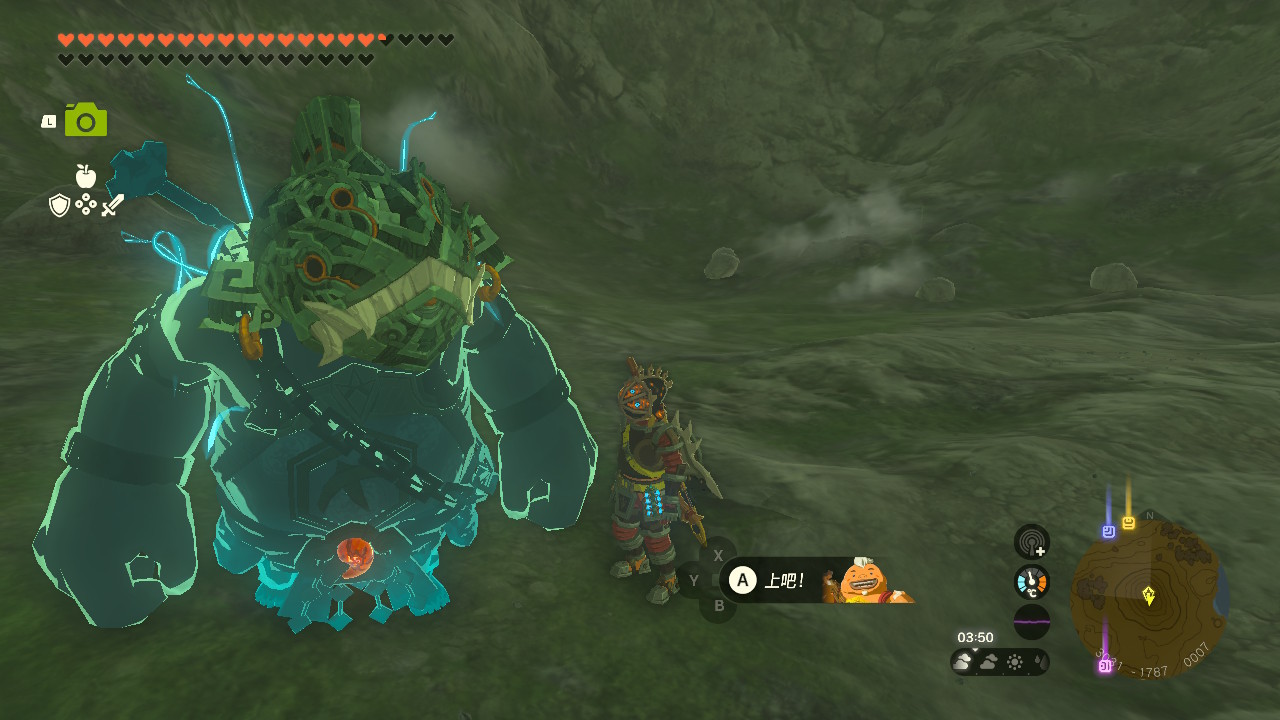The image size is (1280, 720).
Task: Check the temperature gauge icon
Action: (x=1031, y=582)
